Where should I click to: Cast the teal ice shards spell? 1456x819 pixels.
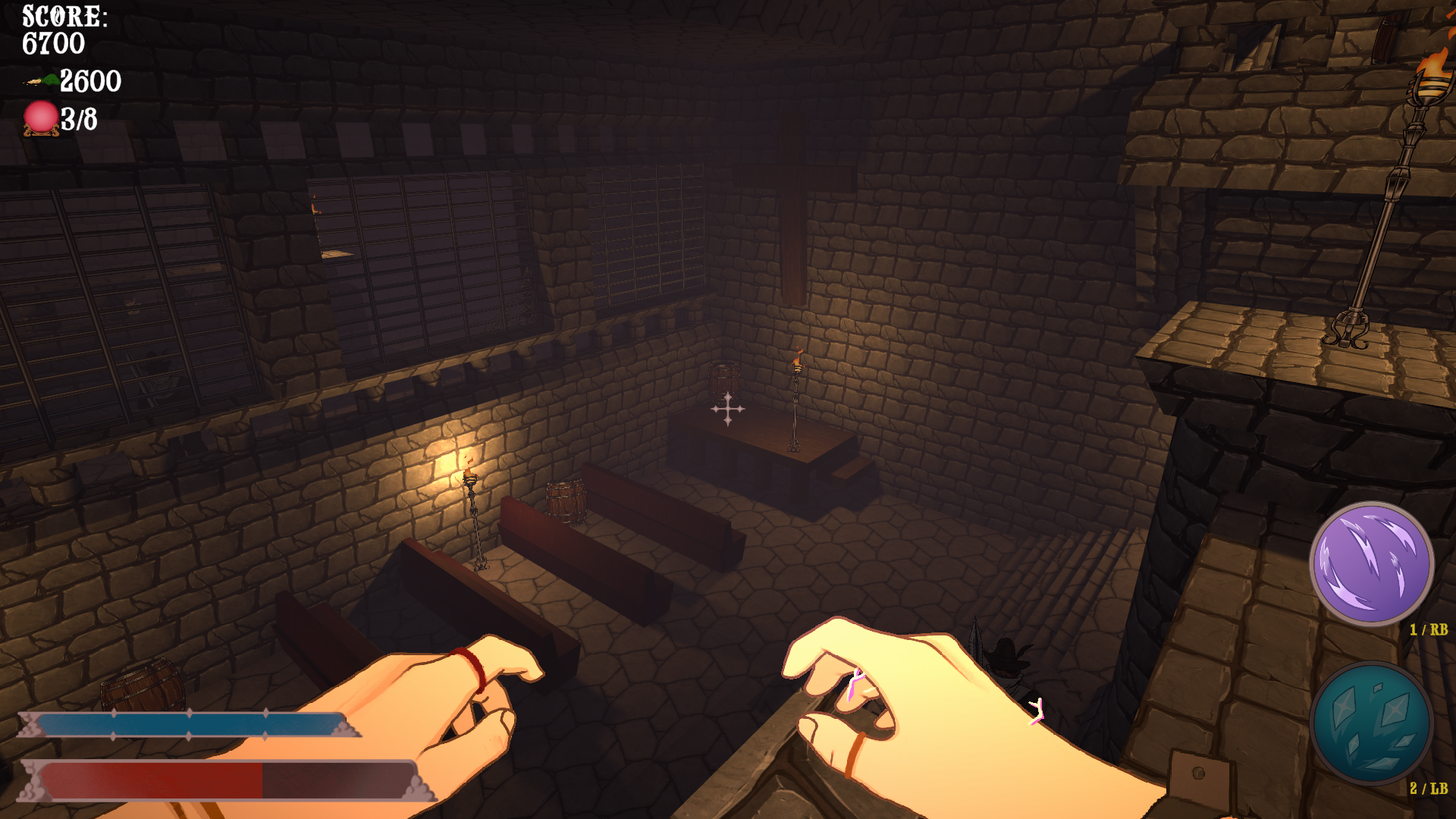coord(1371,723)
